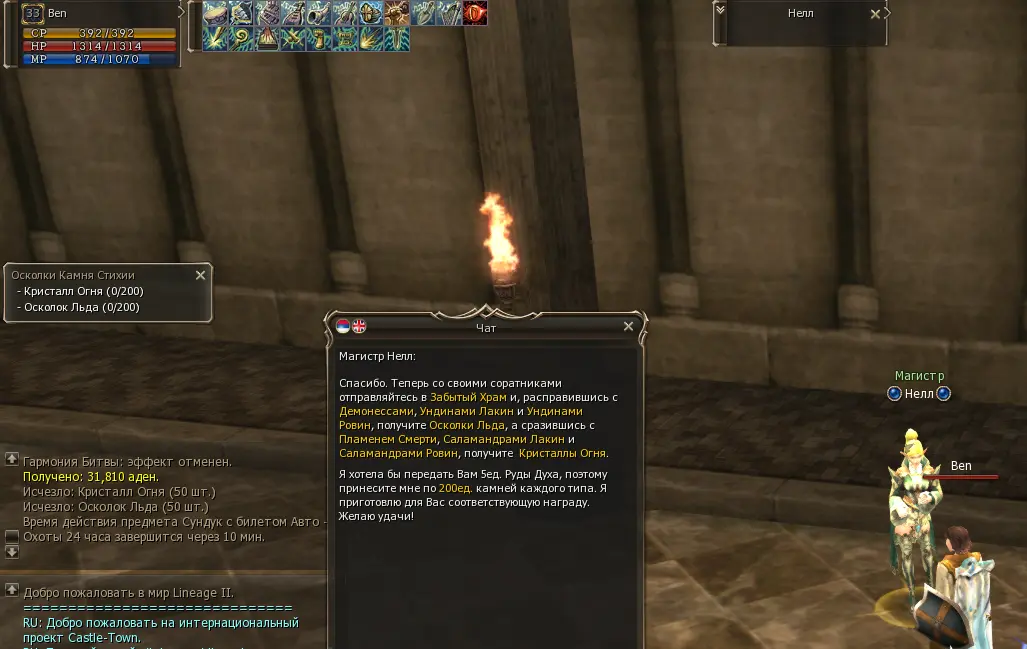Select the swirled staff buff icon
Image resolution: width=1027 pixels, height=649 pixels.
click(x=241, y=39)
